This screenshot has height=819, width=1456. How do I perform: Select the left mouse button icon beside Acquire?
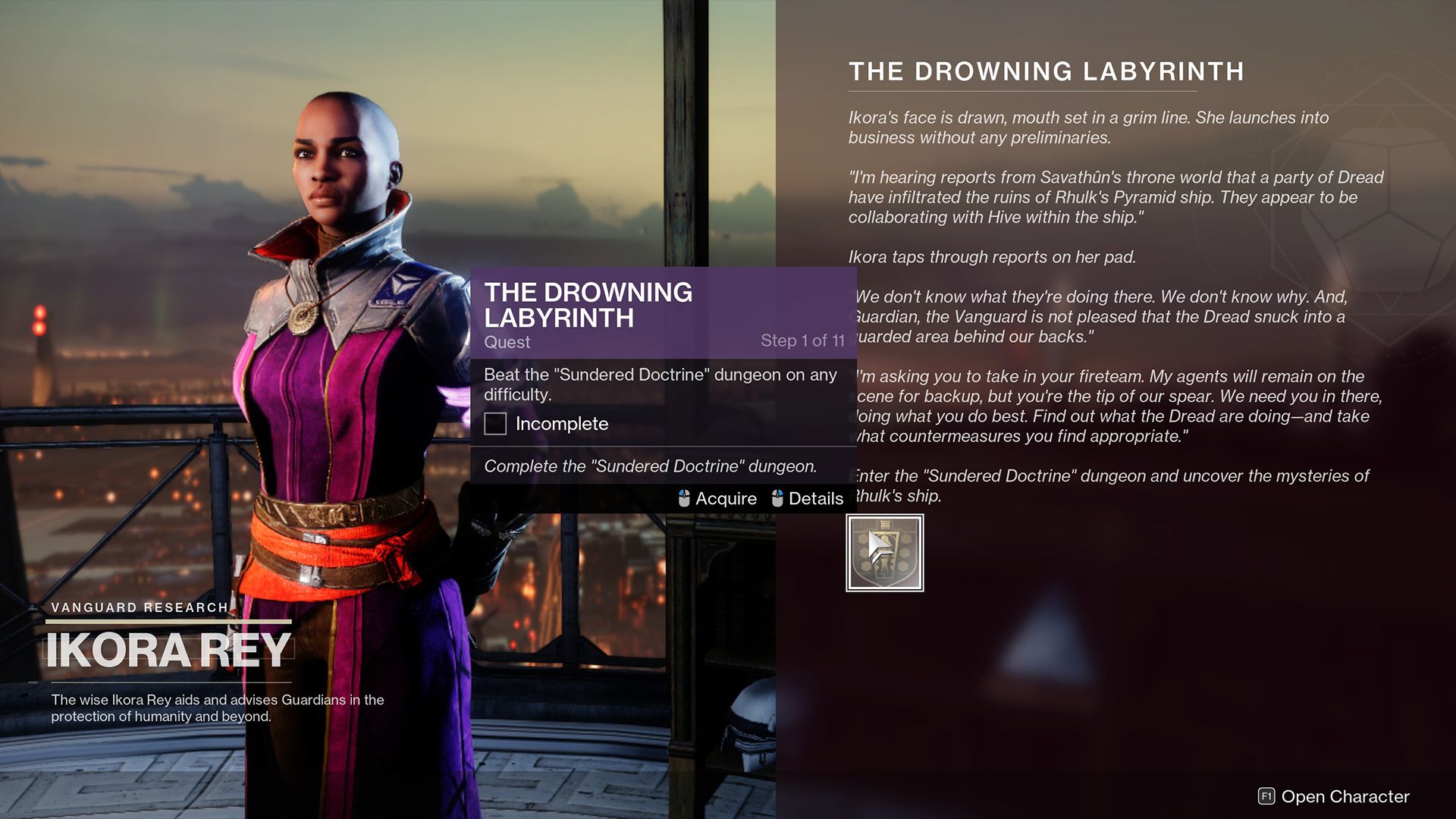click(x=685, y=498)
